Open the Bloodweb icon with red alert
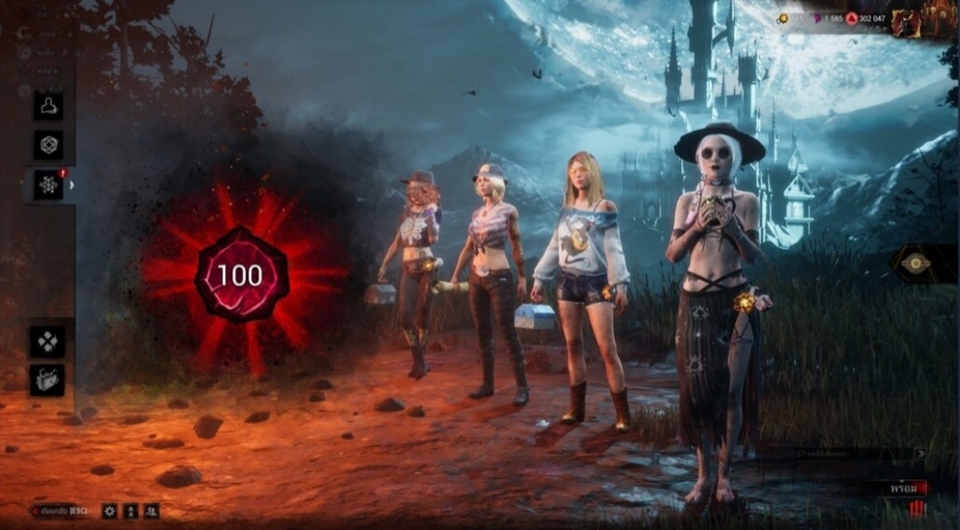The width and height of the screenshot is (960, 530). coord(48,185)
